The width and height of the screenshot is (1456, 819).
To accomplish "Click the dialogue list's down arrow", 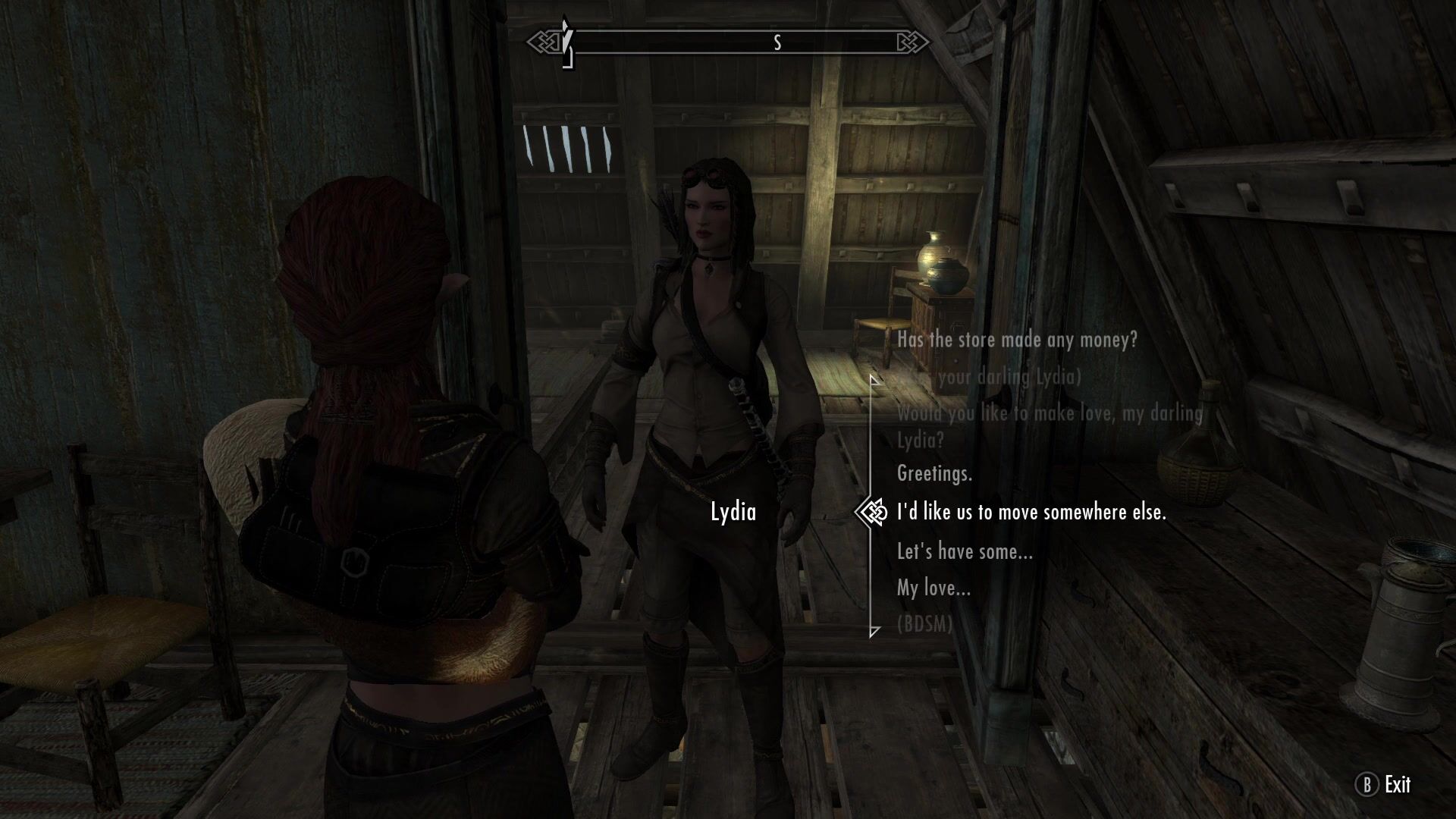I will 874,631.
